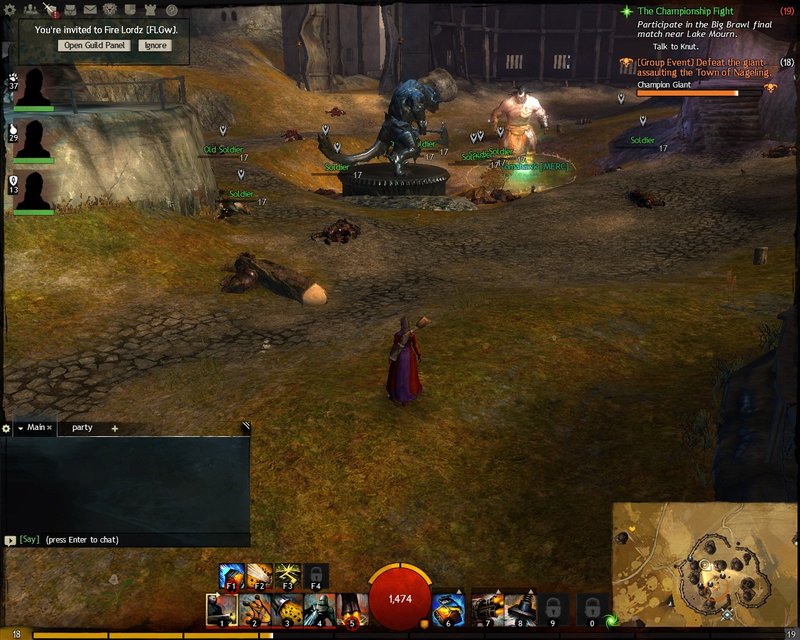The width and height of the screenshot is (800, 640).
Task: Open the help question mark icon
Action: (x=171, y=10)
